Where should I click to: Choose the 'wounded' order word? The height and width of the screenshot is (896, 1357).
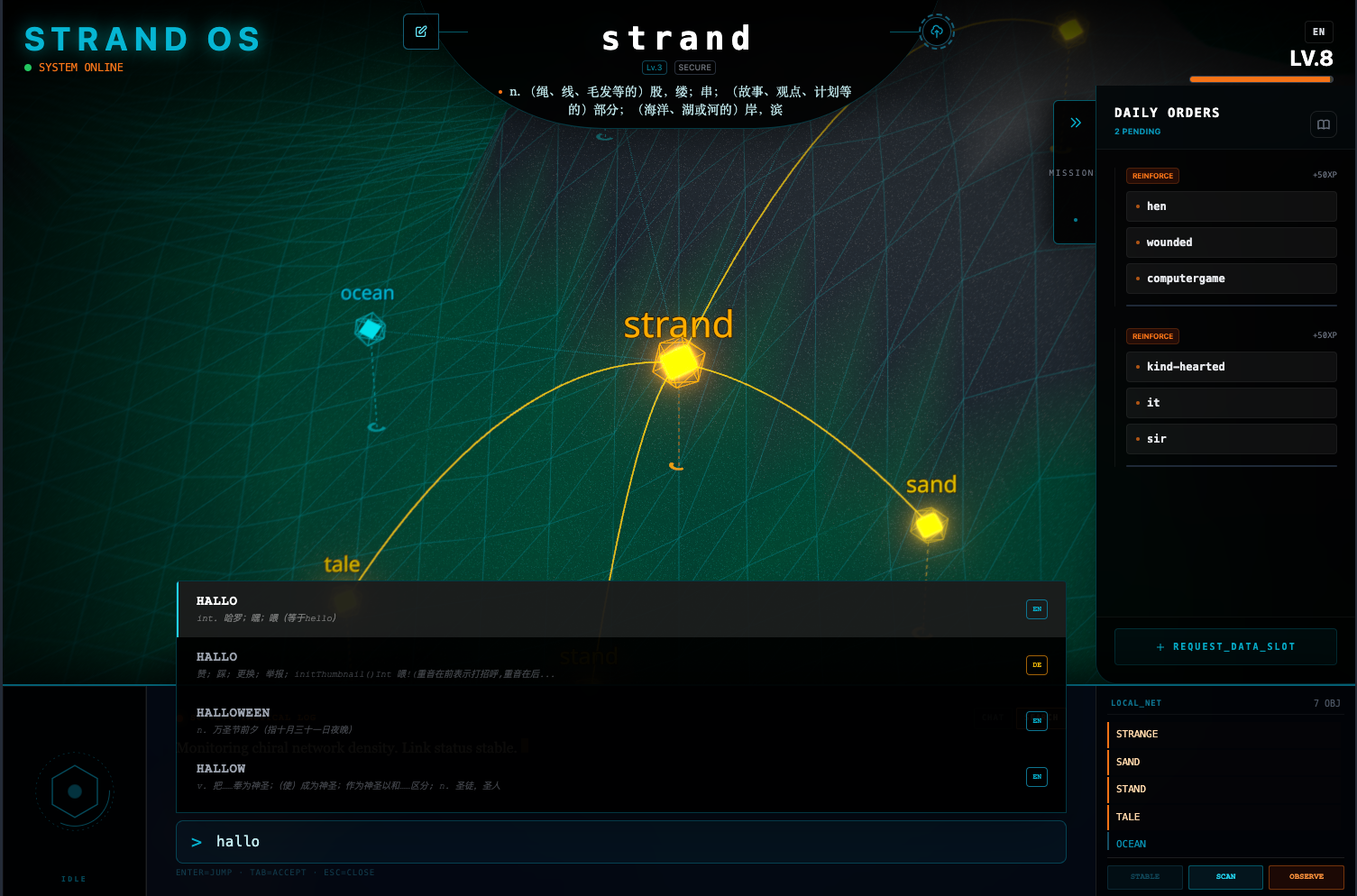1231,242
